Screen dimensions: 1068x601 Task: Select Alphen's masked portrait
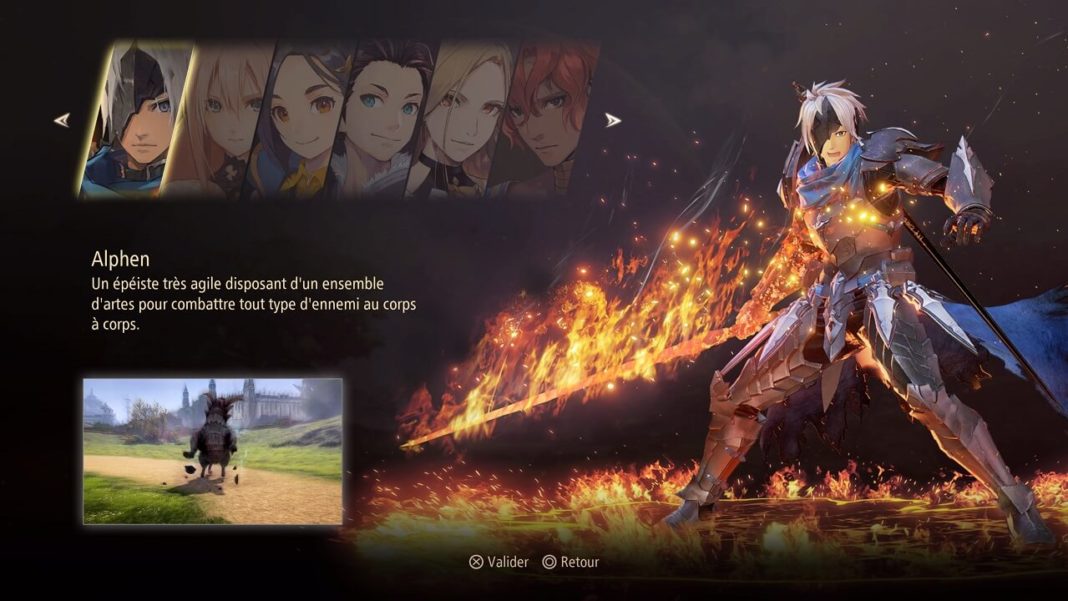pos(135,120)
